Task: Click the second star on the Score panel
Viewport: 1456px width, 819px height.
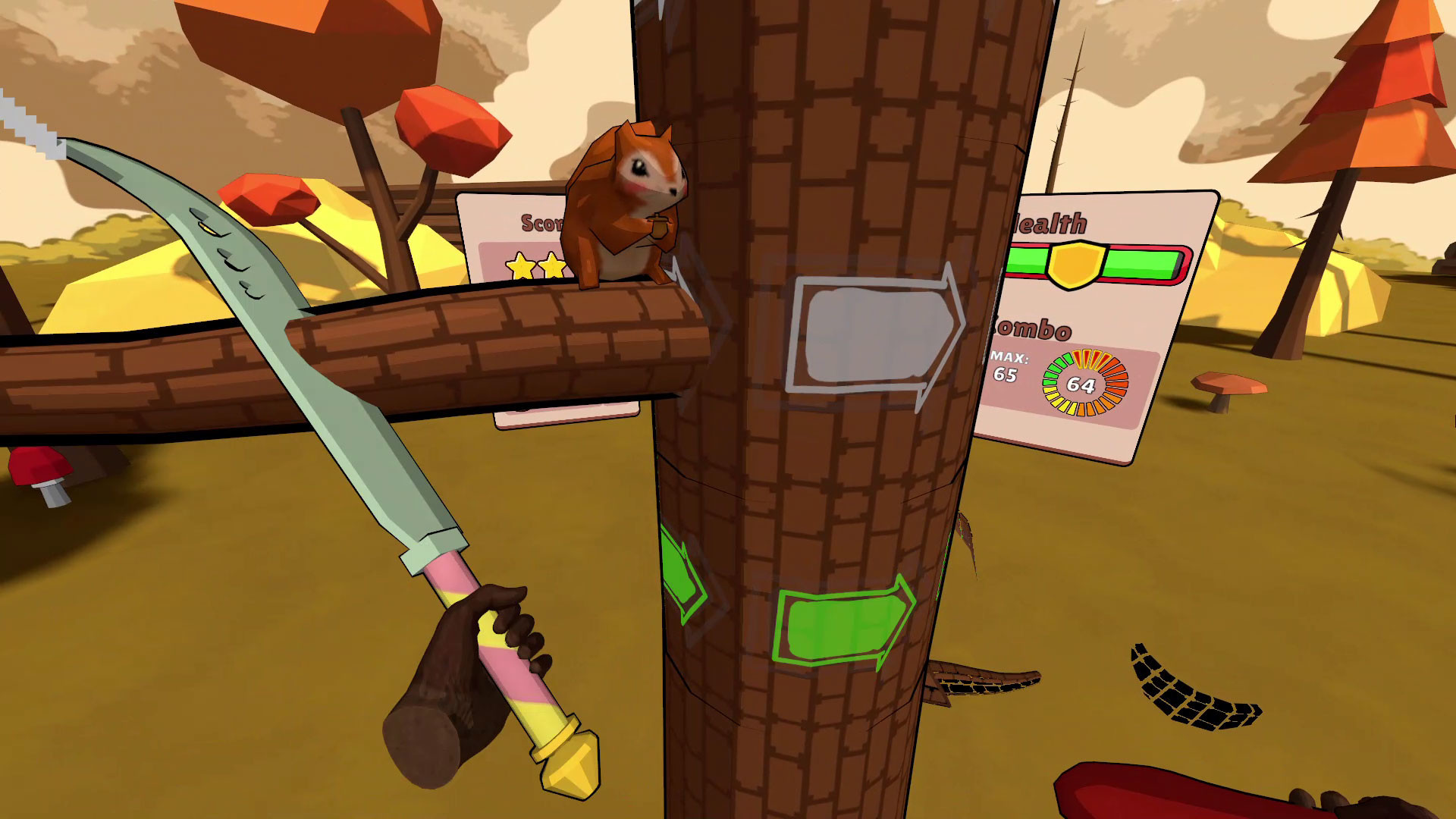Action: tap(554, 265)
